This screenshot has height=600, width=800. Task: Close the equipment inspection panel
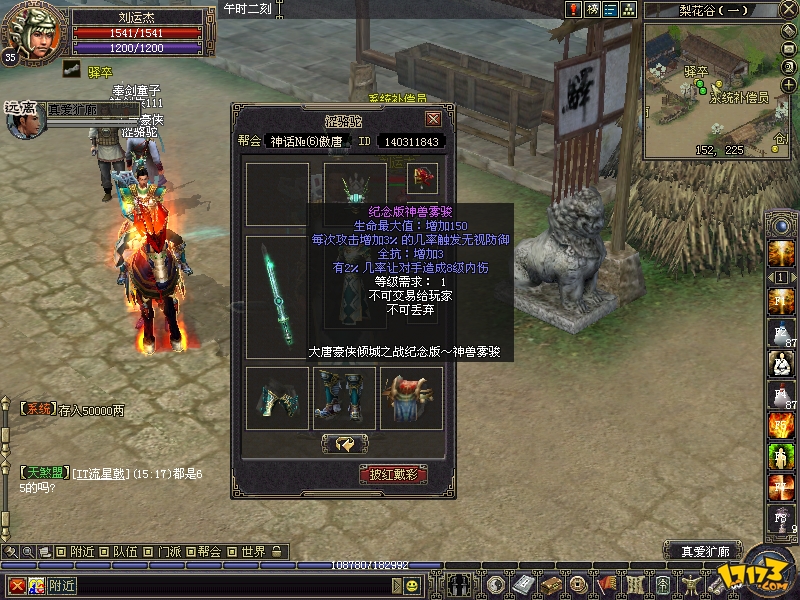pos(433,119)
